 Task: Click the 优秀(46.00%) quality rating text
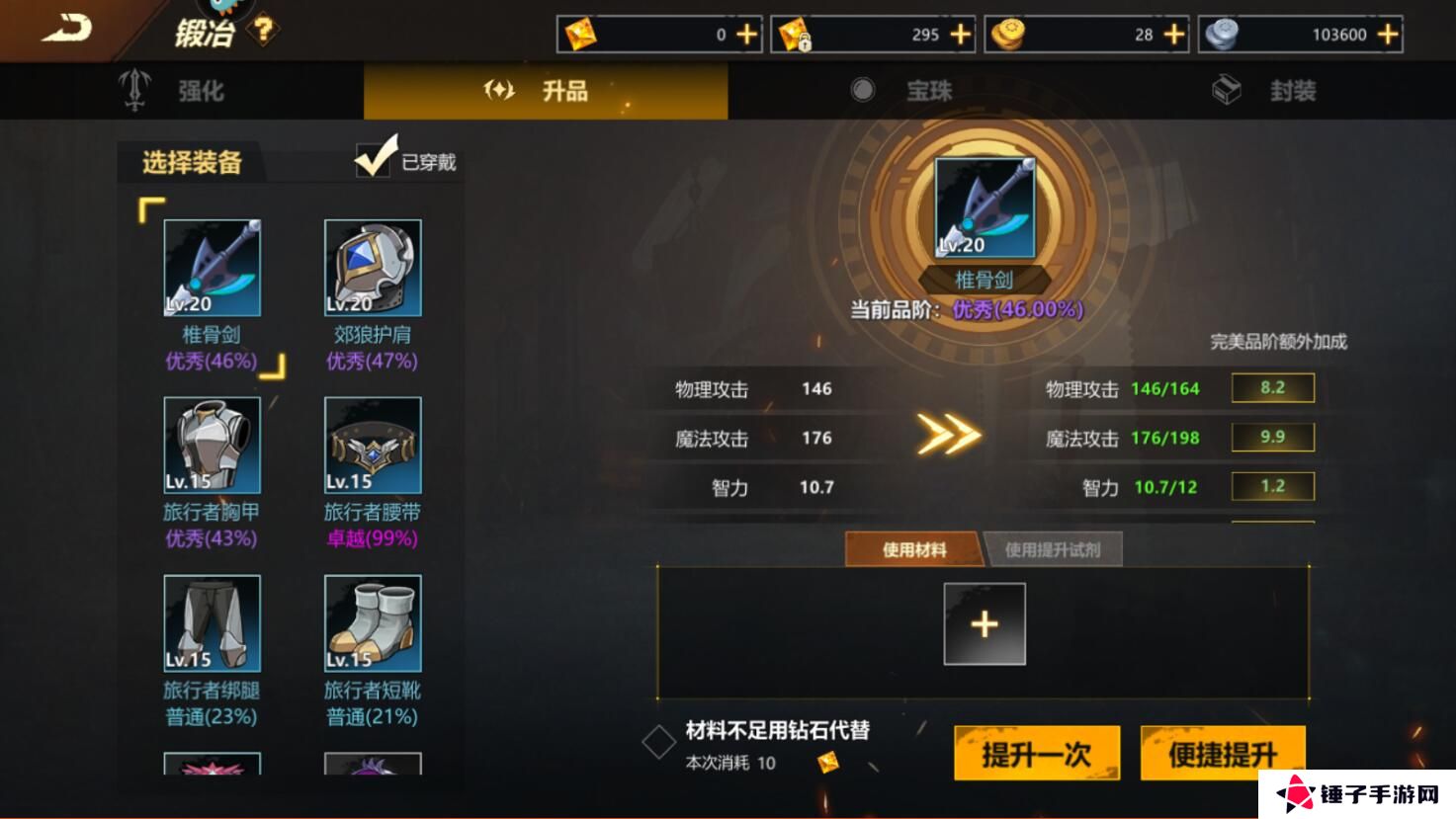point(1018,311)
